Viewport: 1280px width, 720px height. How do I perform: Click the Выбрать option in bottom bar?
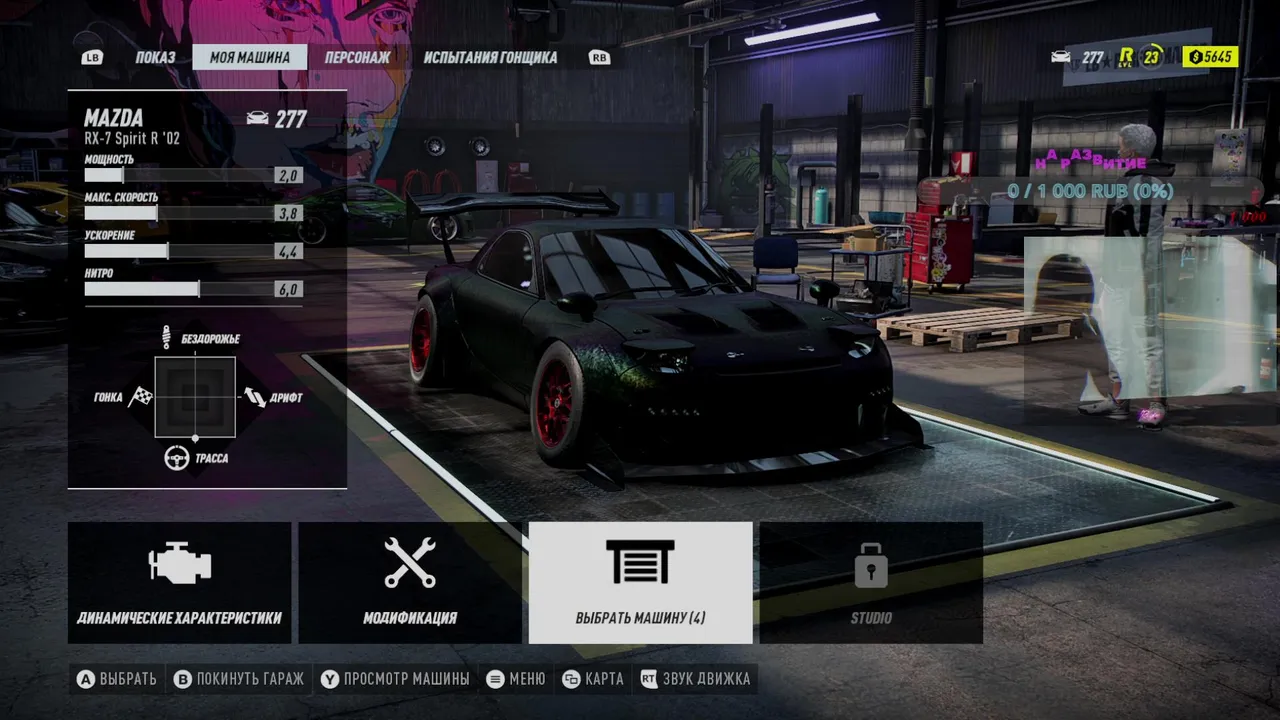117,679
